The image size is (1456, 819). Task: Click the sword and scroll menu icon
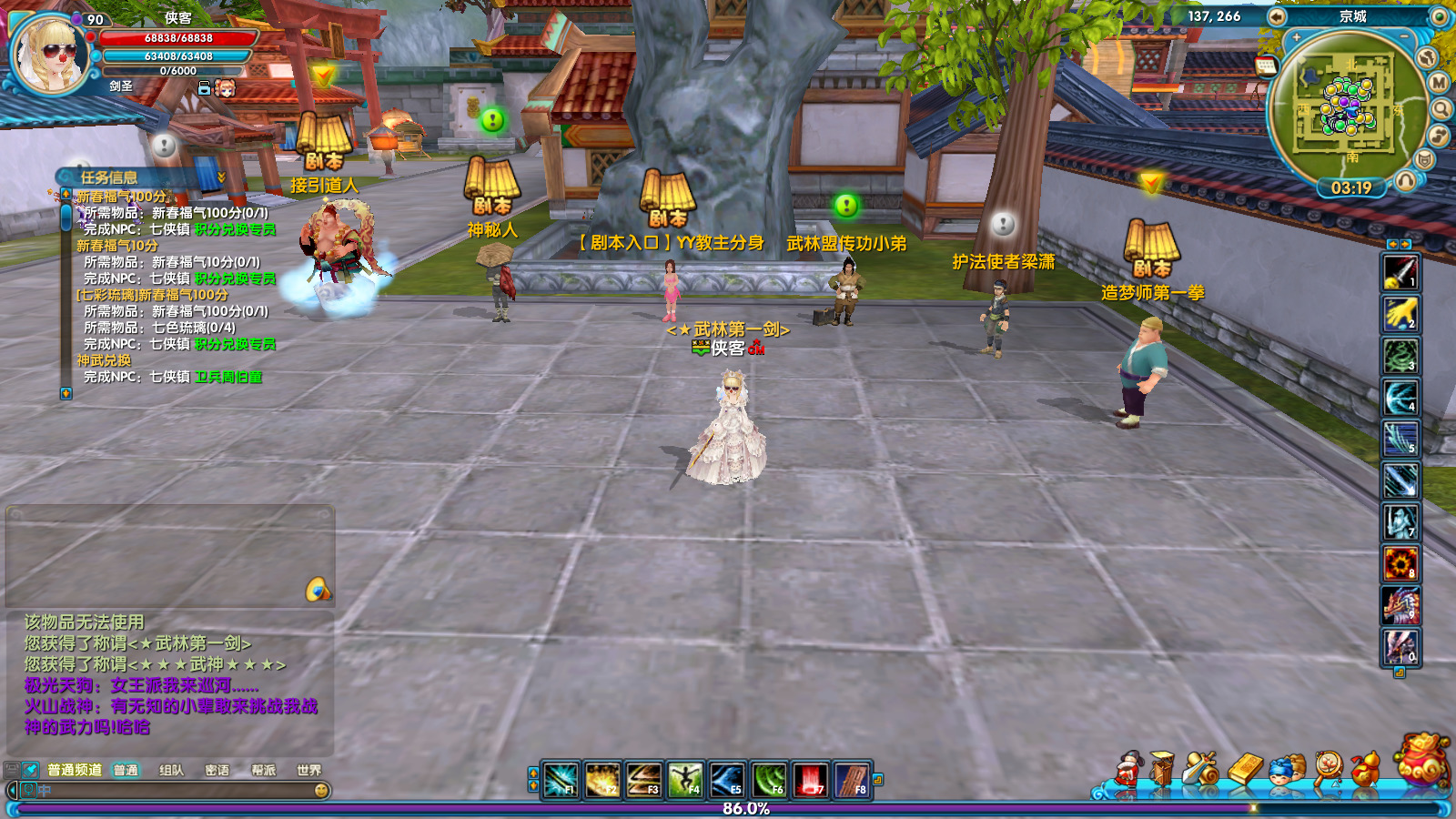point(1202,770)
